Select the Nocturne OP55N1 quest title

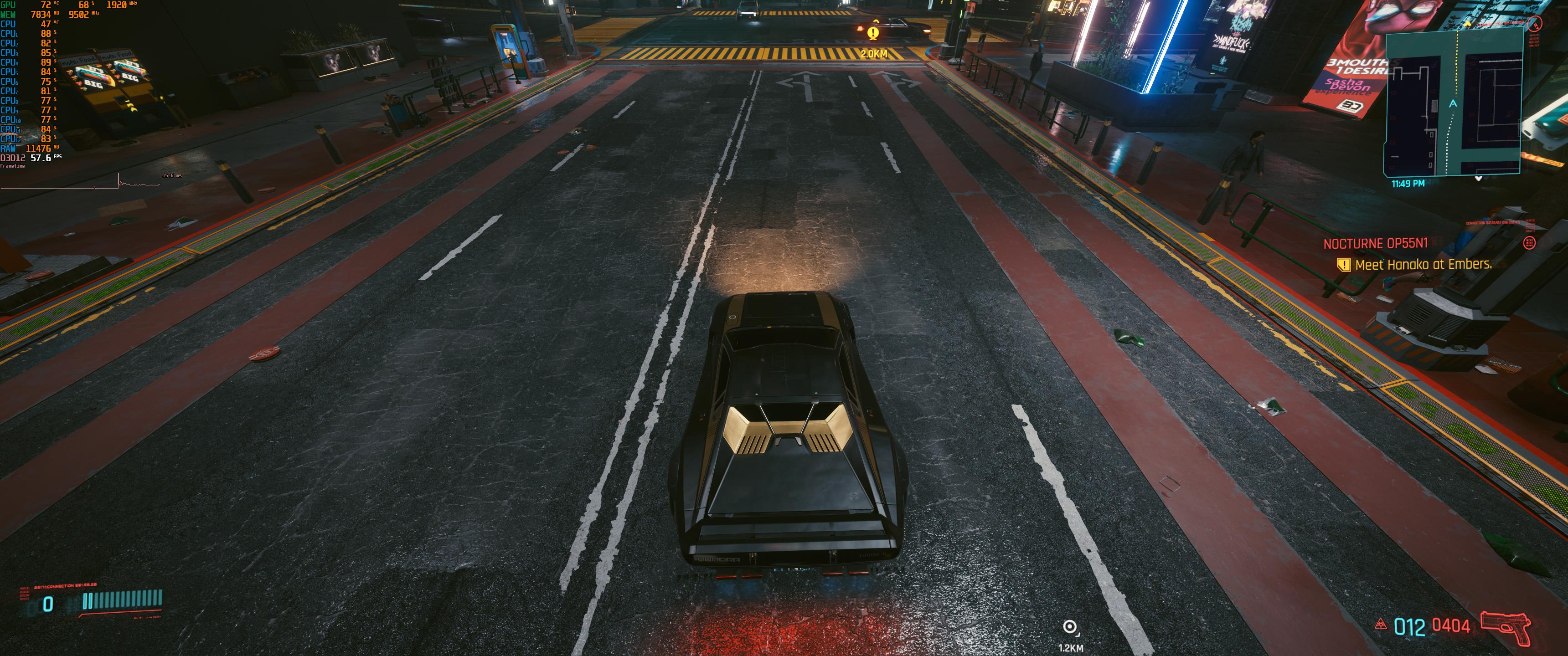point(1375,243)
